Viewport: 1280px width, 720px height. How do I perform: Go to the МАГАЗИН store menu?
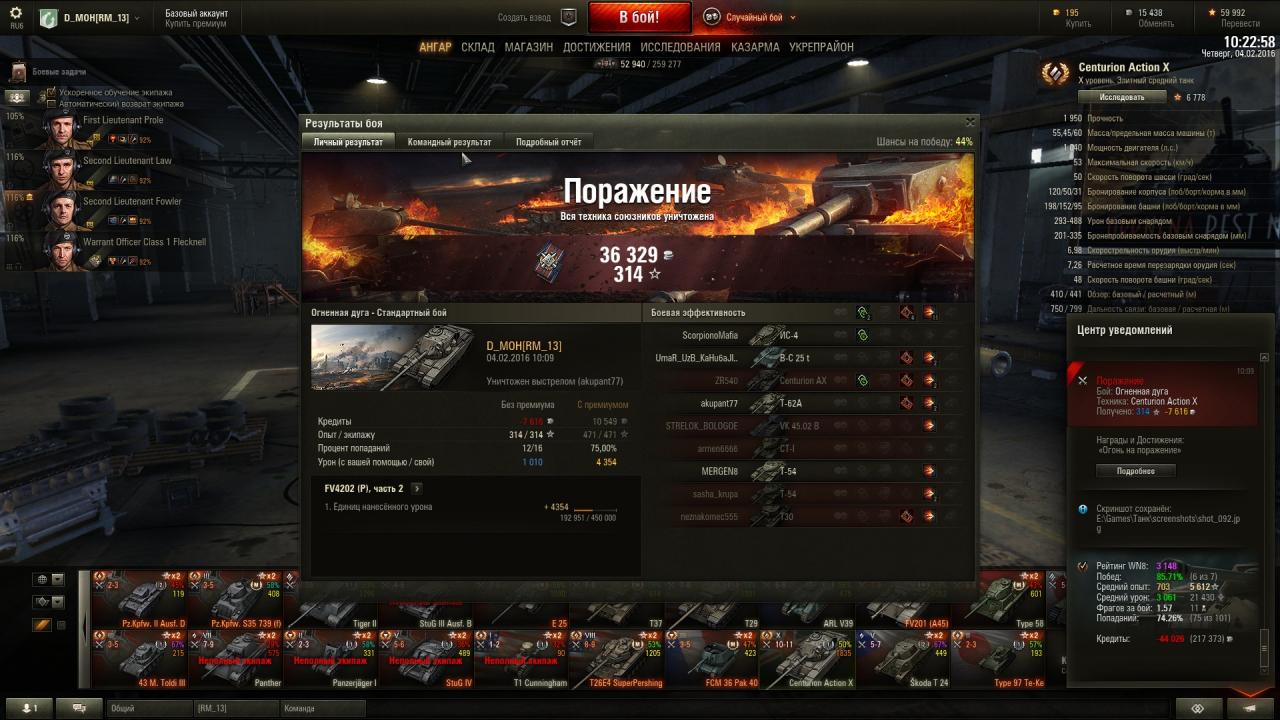(529, 47)
